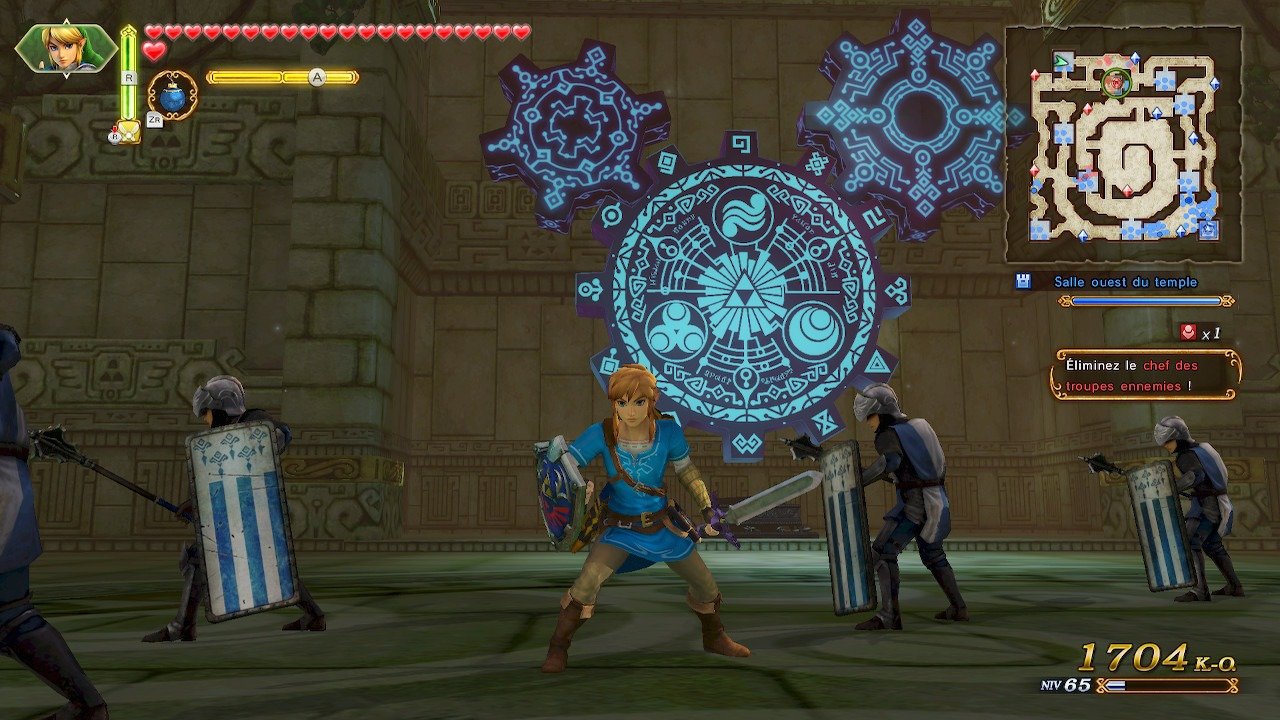Select the bomb item icon
This screenshot has height=720, width=1280.
(x=172, y=96)
